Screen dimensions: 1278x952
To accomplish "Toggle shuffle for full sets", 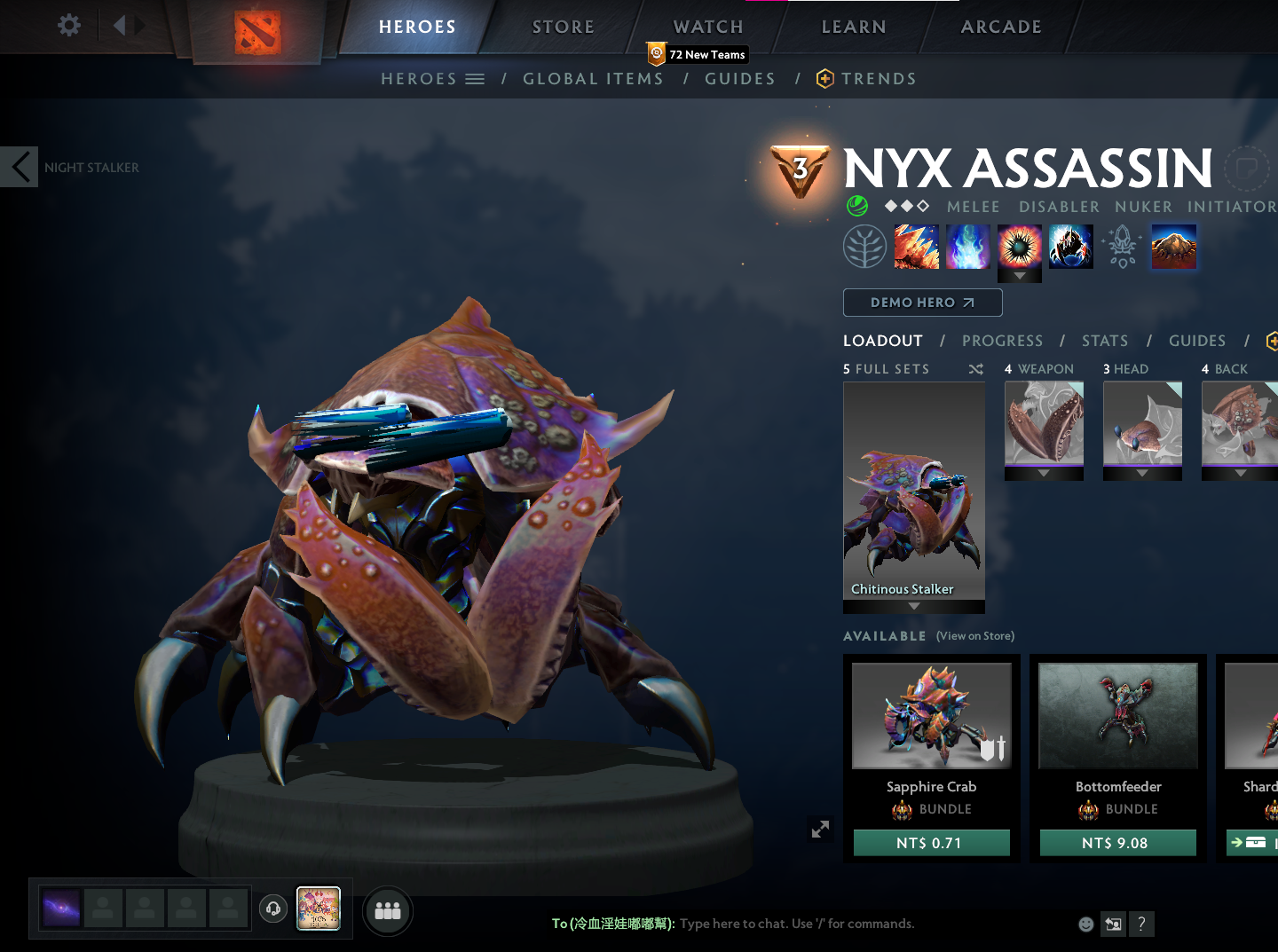I will (974, 368).
